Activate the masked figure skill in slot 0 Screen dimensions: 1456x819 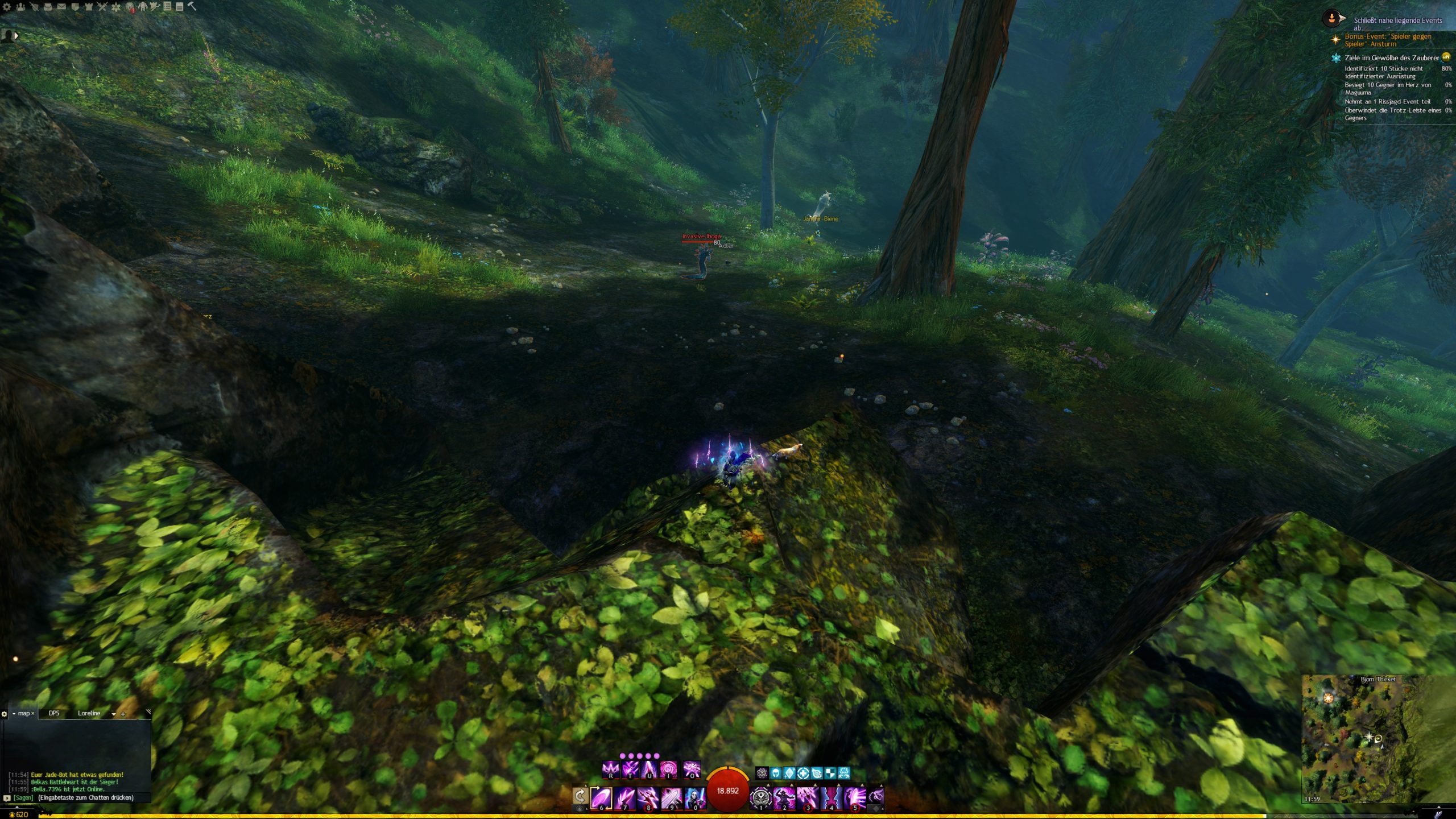(694, 797)
